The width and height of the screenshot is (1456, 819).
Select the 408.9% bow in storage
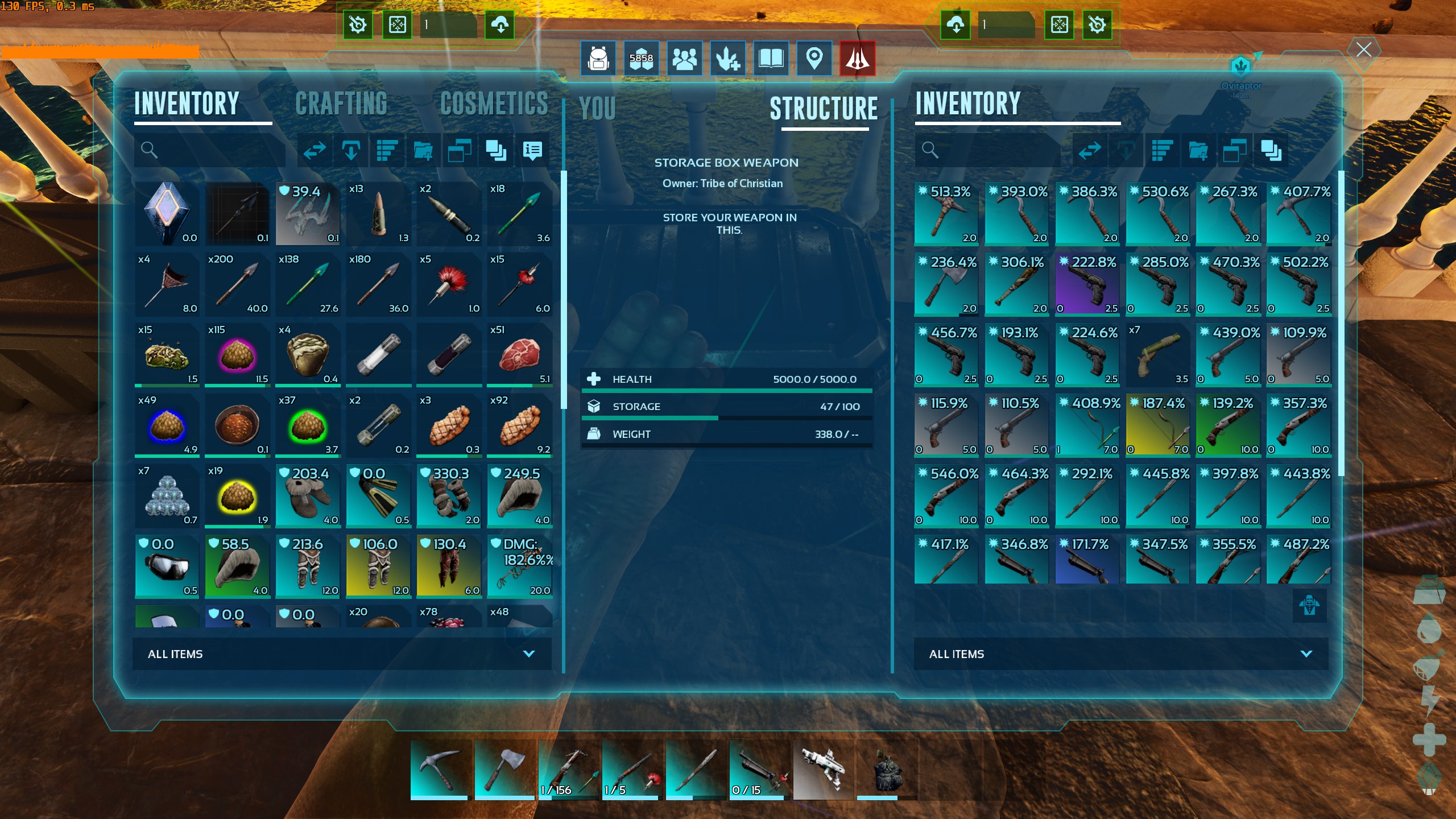point(1087,425)
